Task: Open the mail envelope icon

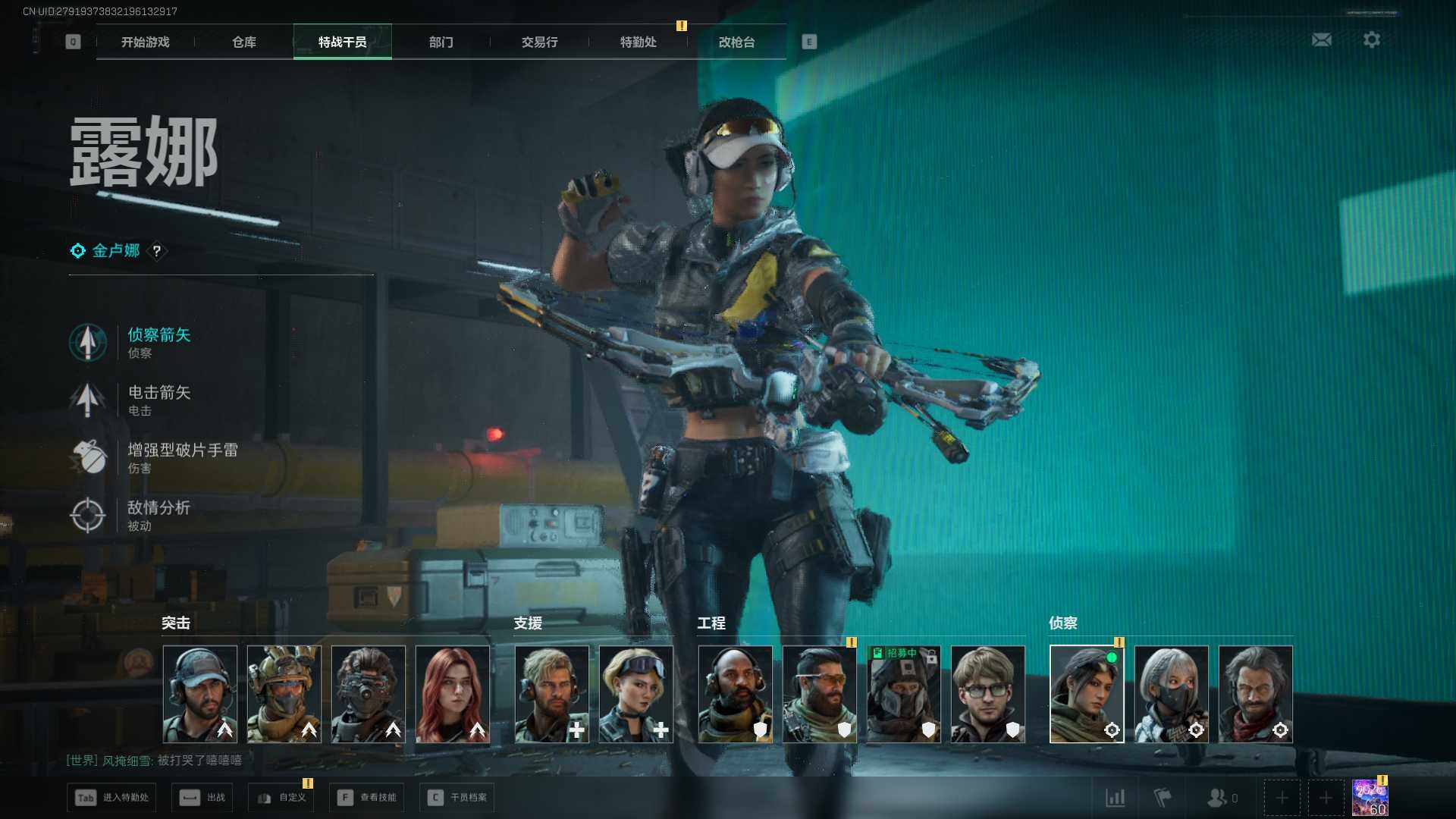Action: tap(1322, 39)
